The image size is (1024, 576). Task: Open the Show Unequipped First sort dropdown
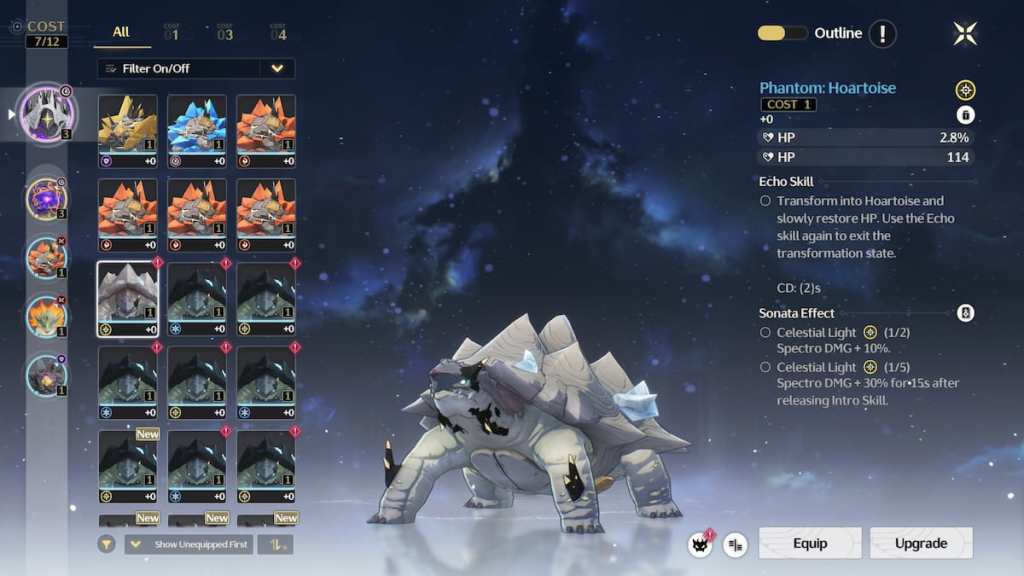click(x=188, y=544)
